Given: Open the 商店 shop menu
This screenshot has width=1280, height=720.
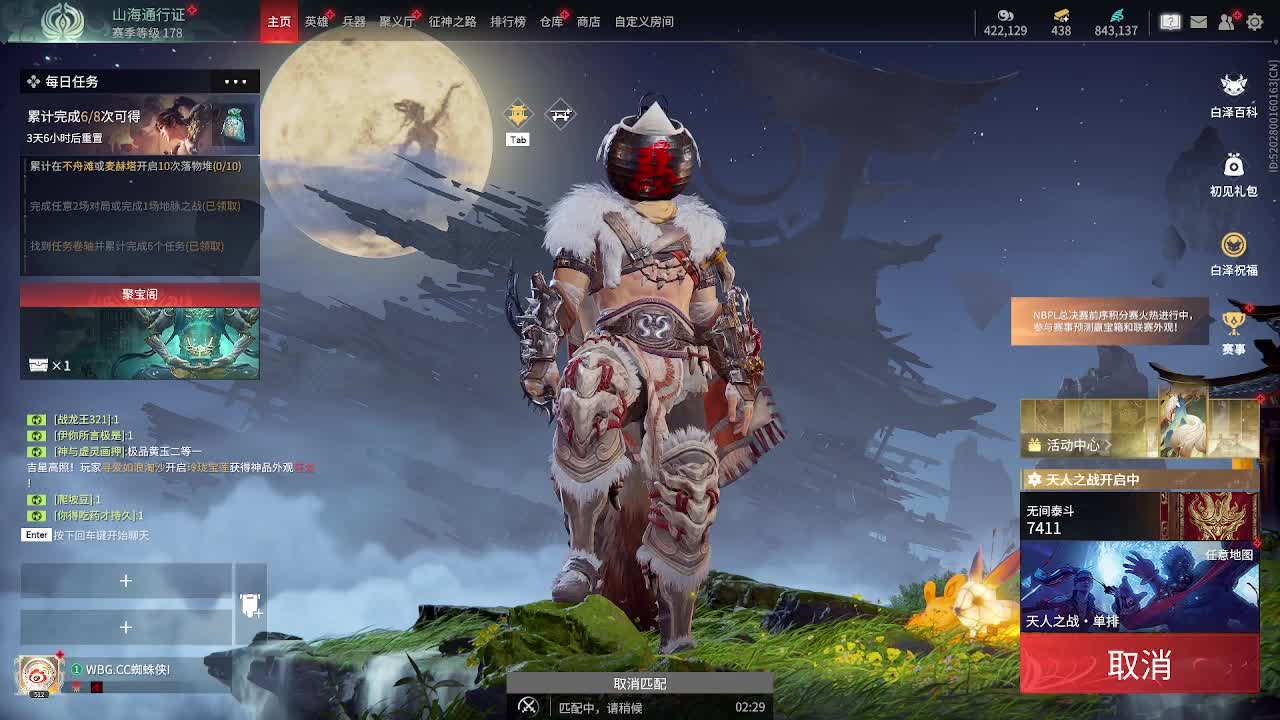Looking at the screenshot, I should 587,20.
